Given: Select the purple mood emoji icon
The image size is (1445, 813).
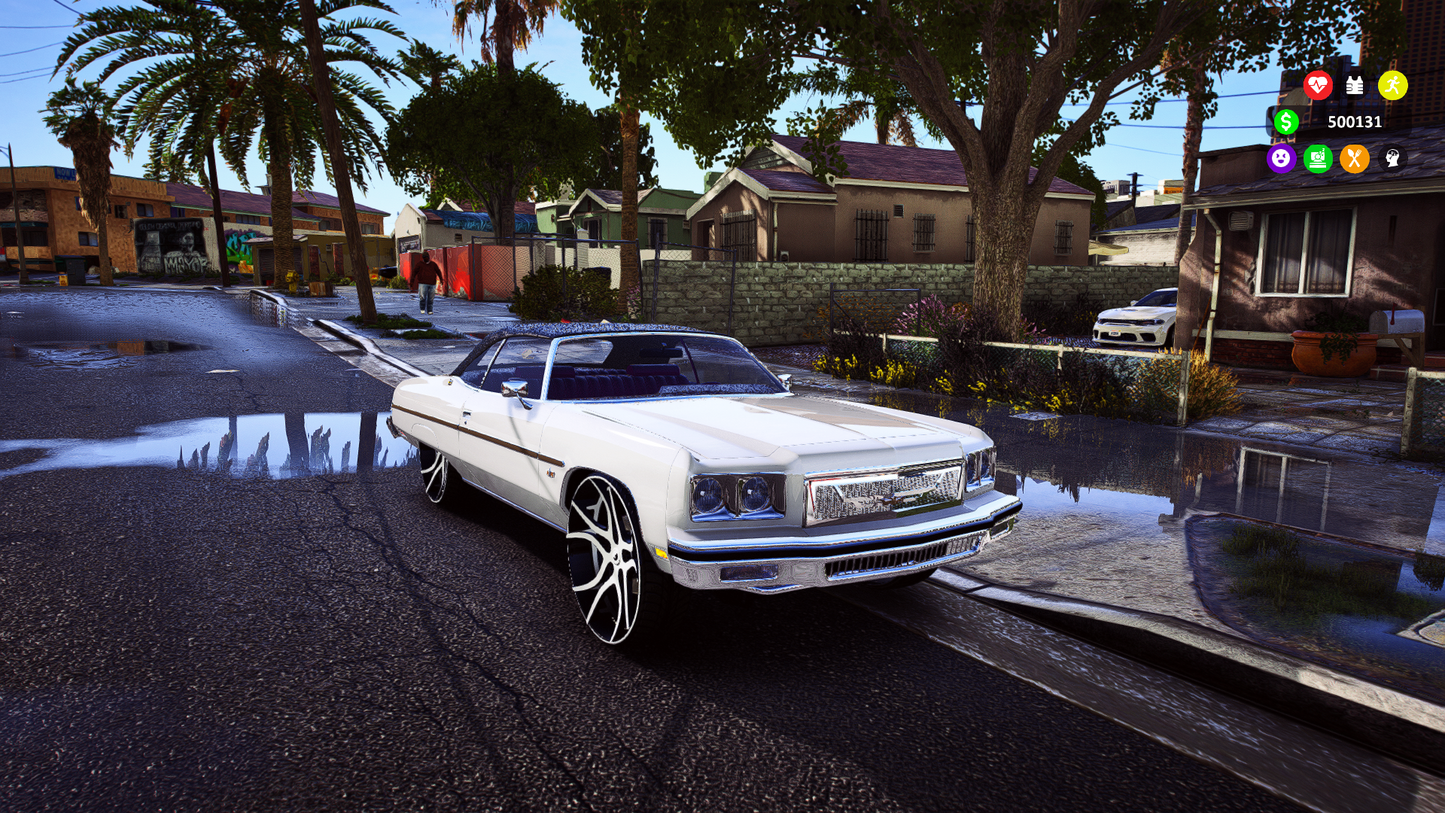Looking at the screenshot, I should [x=1283, y=158].
